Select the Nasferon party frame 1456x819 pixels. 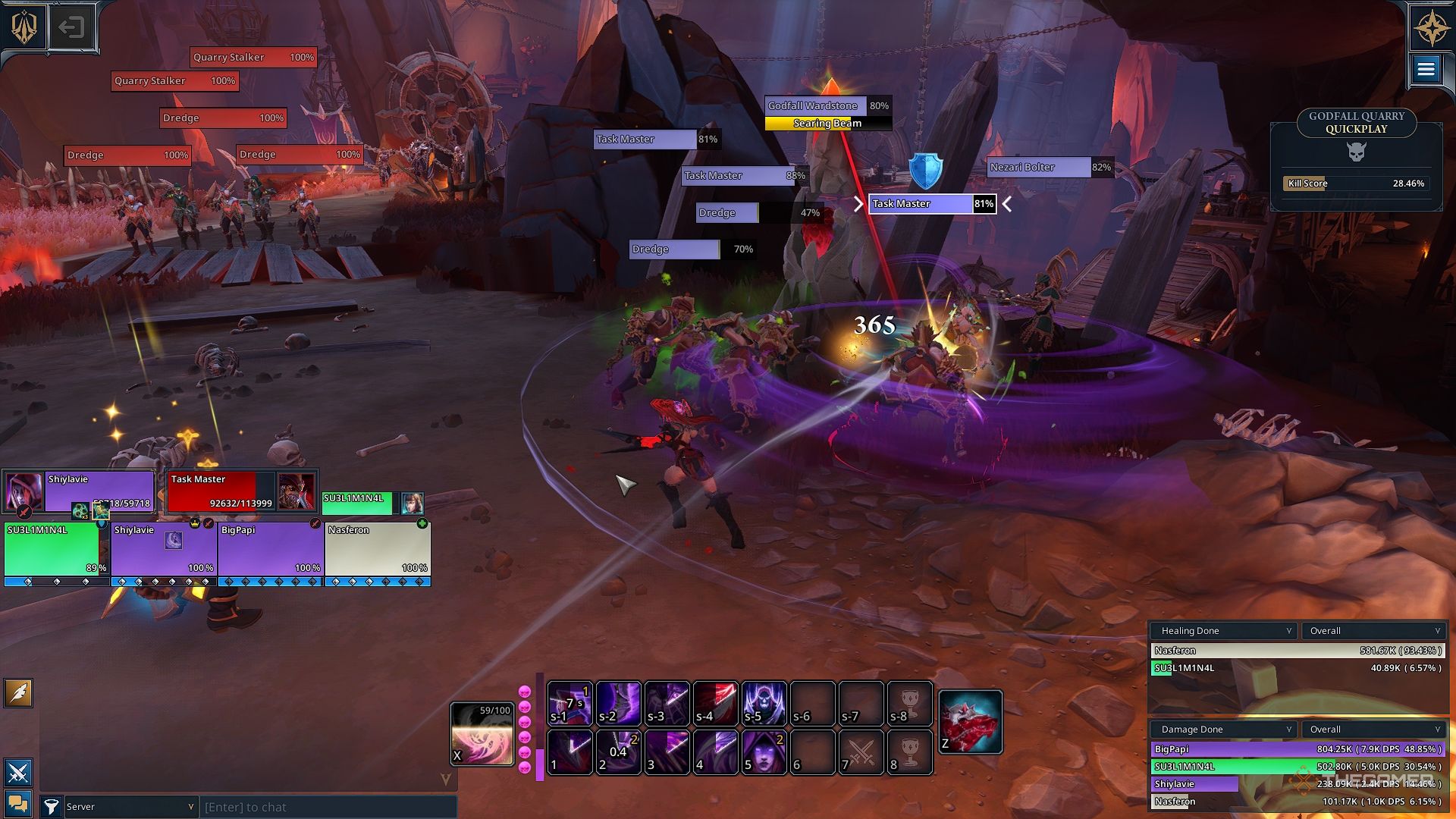click(x=378, y=549)
